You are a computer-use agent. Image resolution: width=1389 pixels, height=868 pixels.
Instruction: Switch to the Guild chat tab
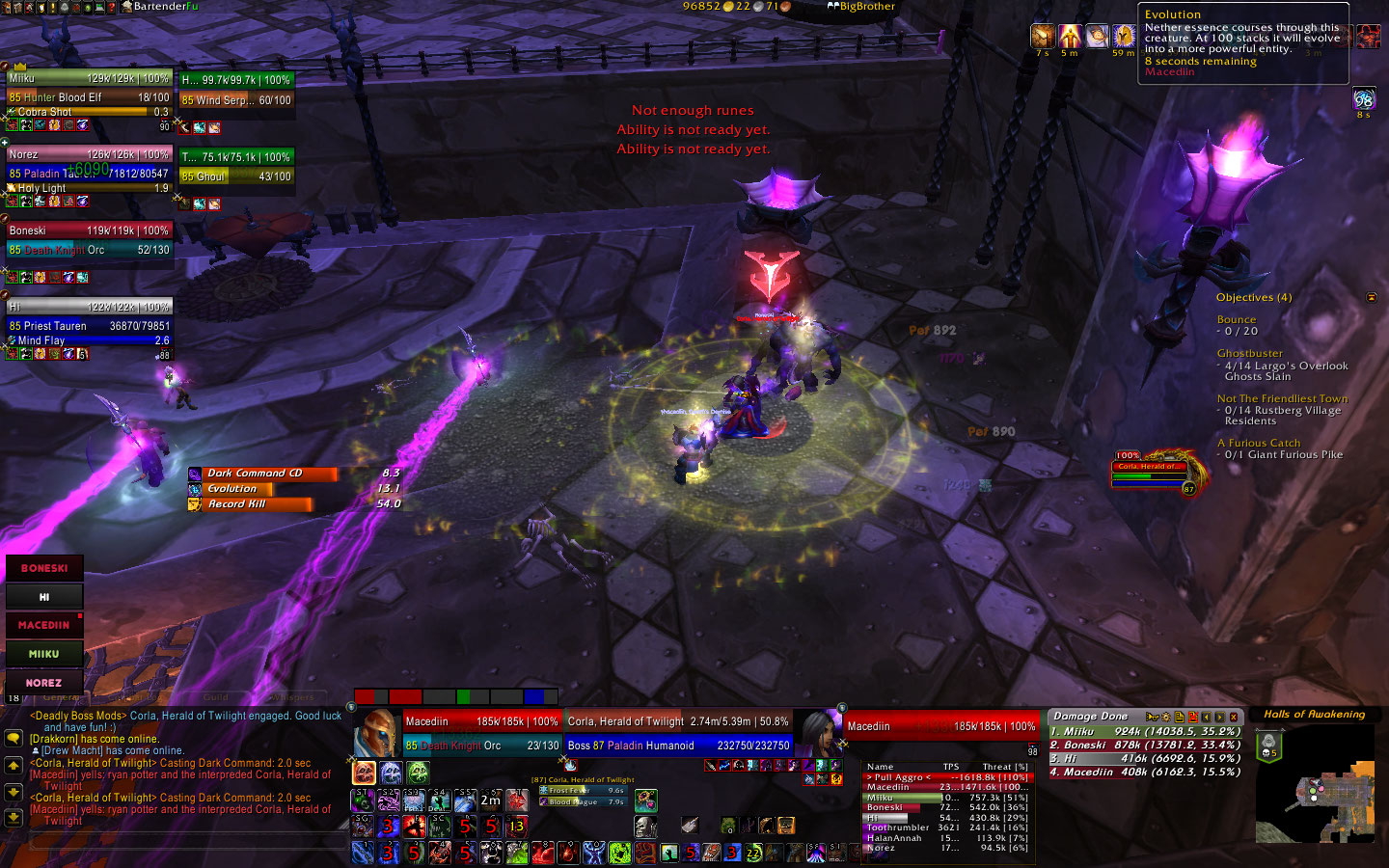(x=215, y=697)
